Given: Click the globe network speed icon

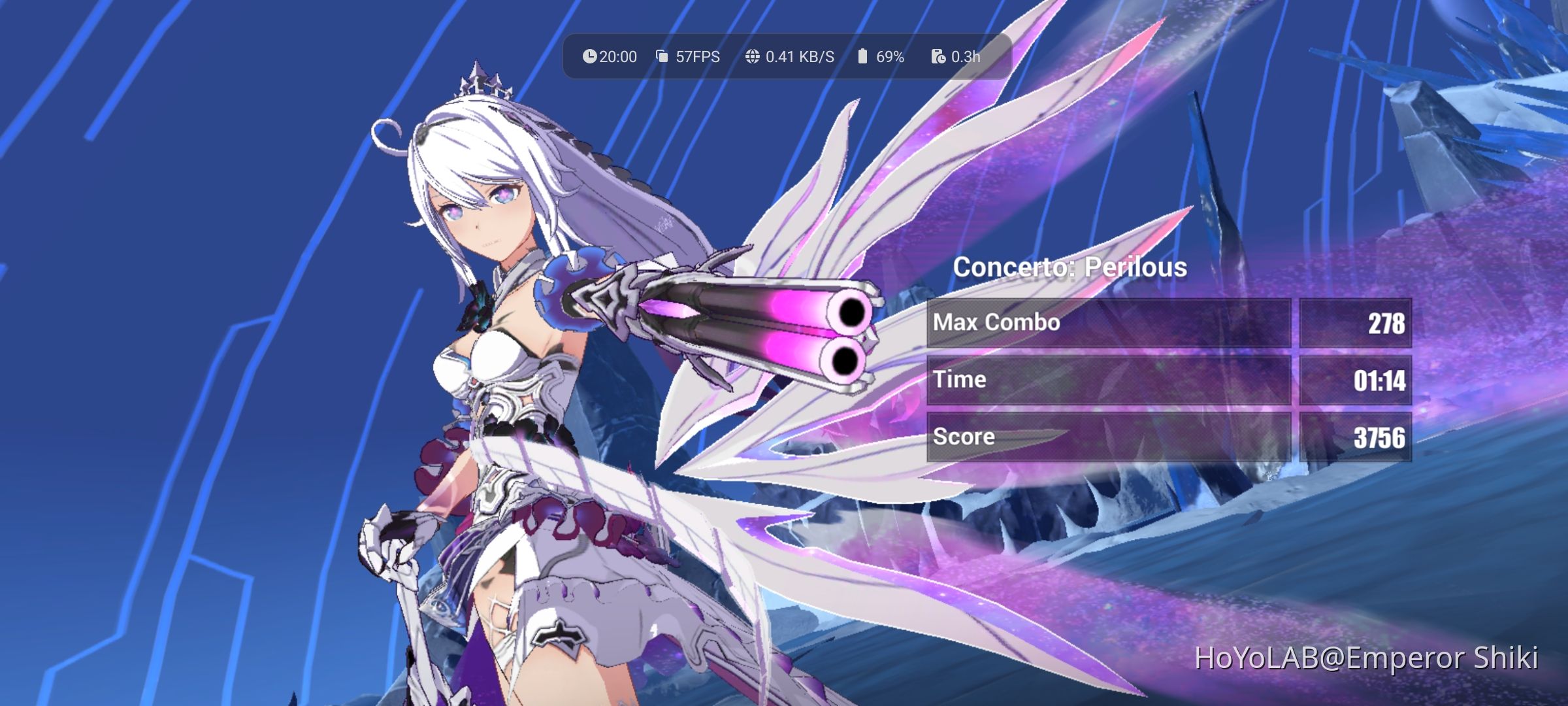Looking at the screenshot, I should 753,57.
